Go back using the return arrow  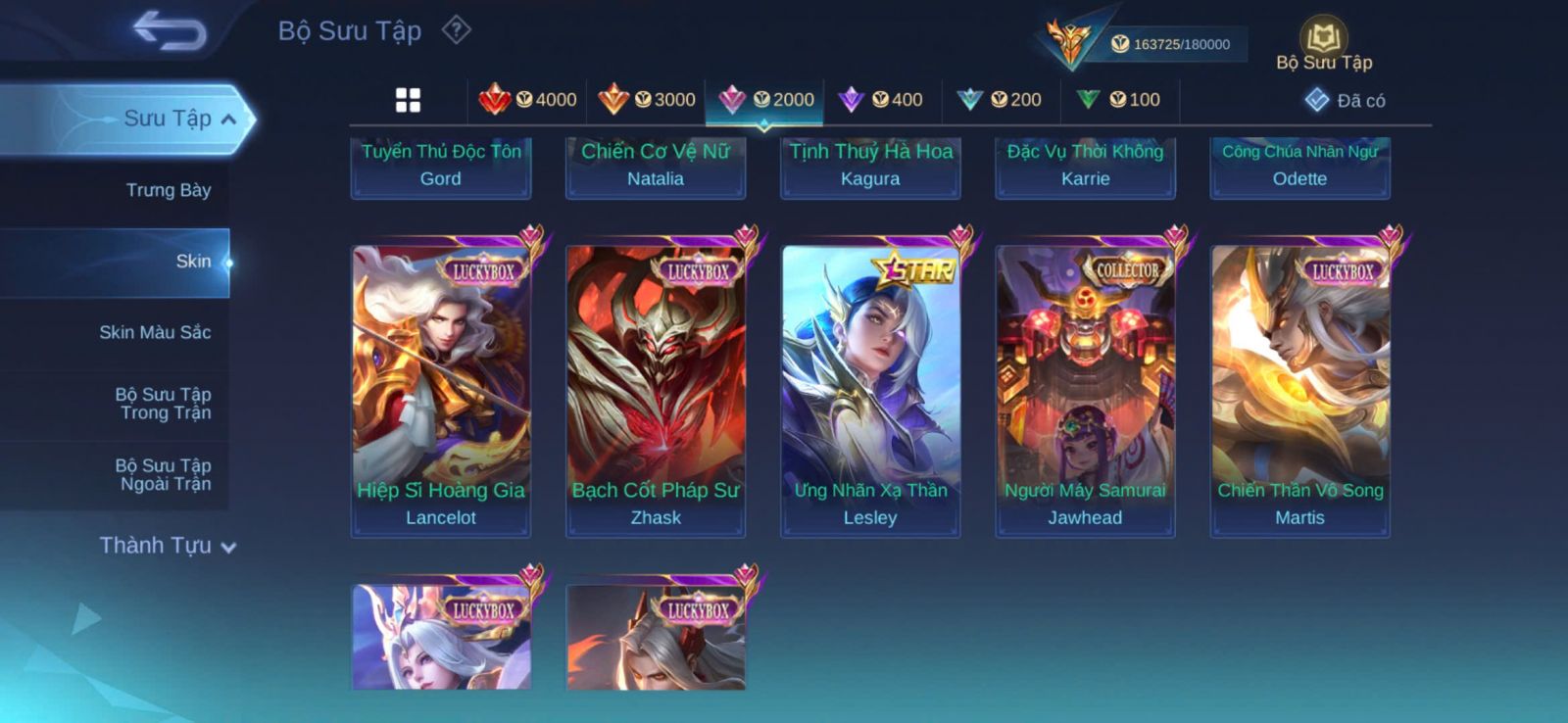coord(171,30)
